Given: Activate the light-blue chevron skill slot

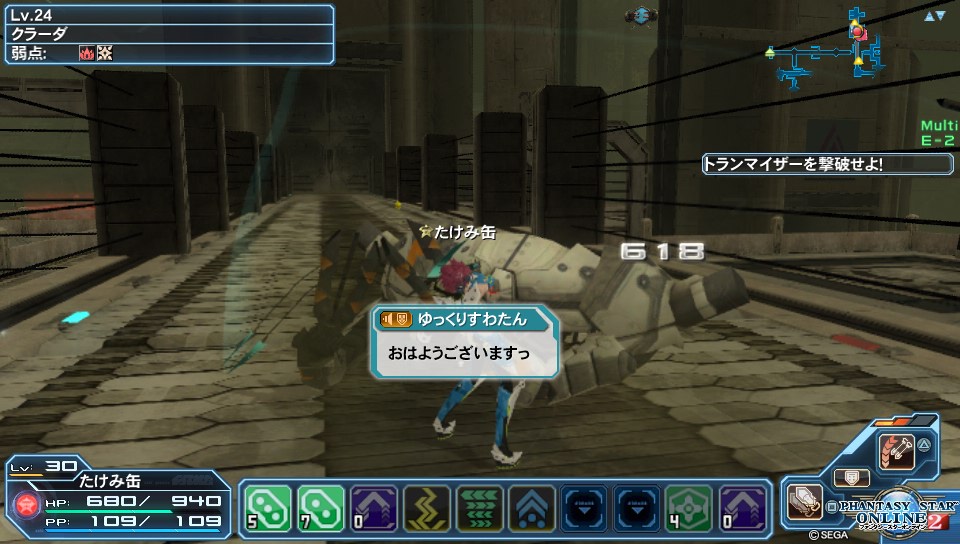Looking at the screenshot, I should click(532, 509).
